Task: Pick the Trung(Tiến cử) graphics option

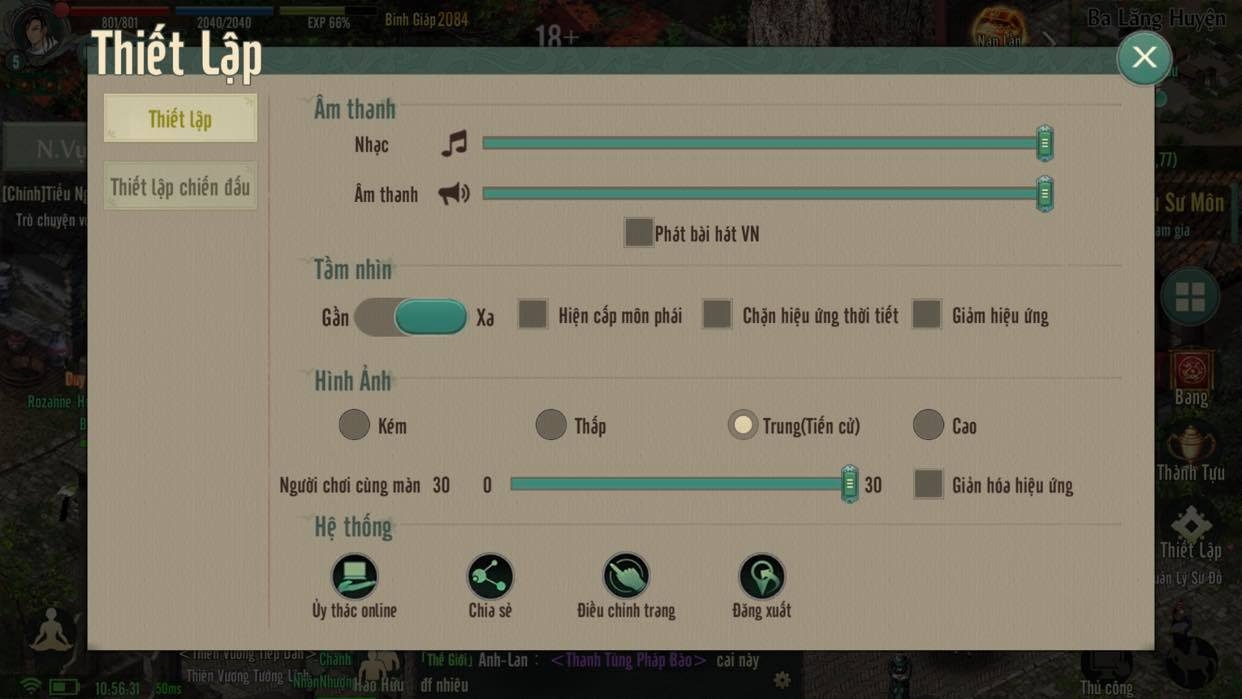Action: pyautogui.click(x=743, y=425)
